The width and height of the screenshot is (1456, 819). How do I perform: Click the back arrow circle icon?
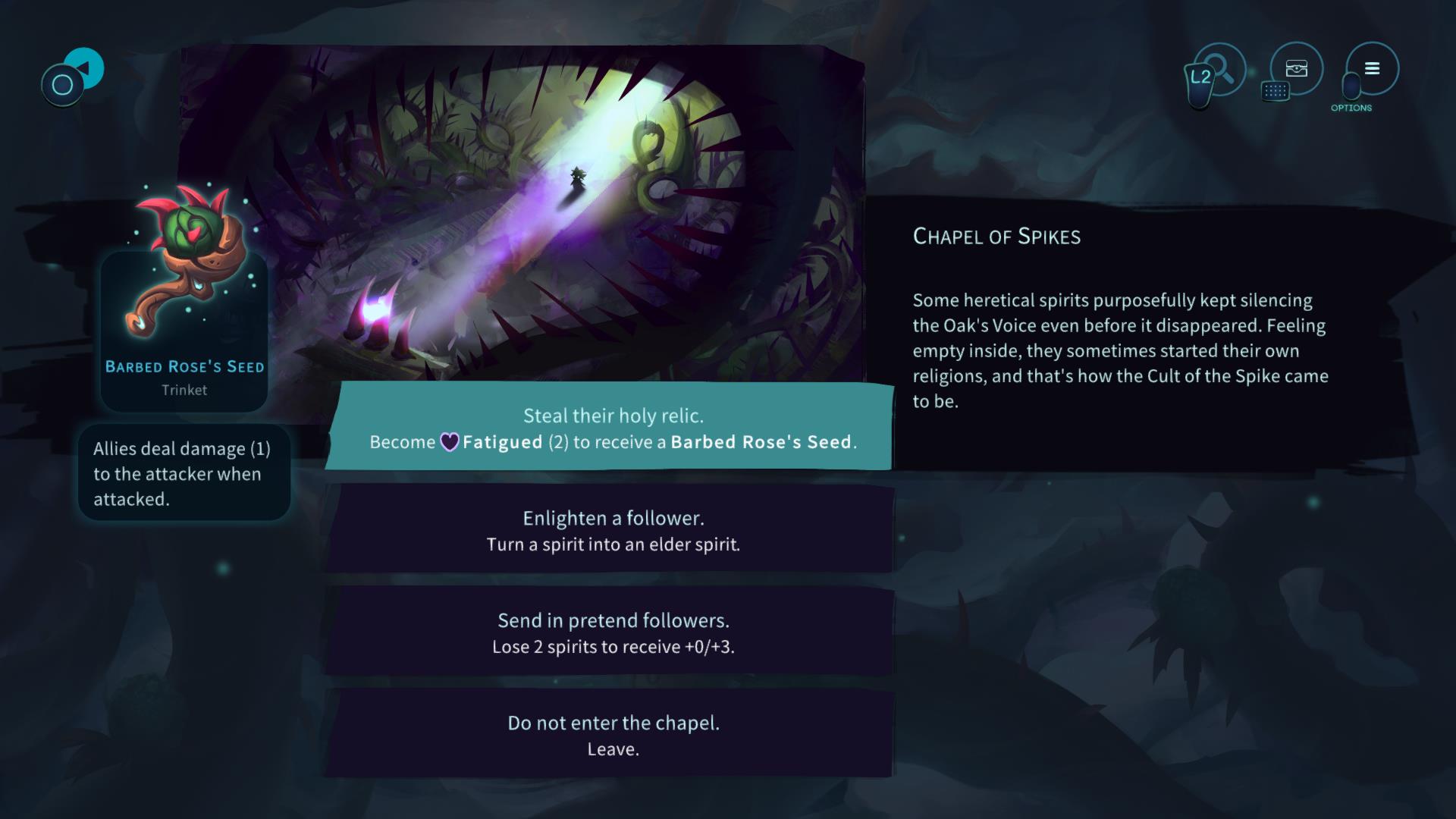pyautogui.click(x=83, y=69)
